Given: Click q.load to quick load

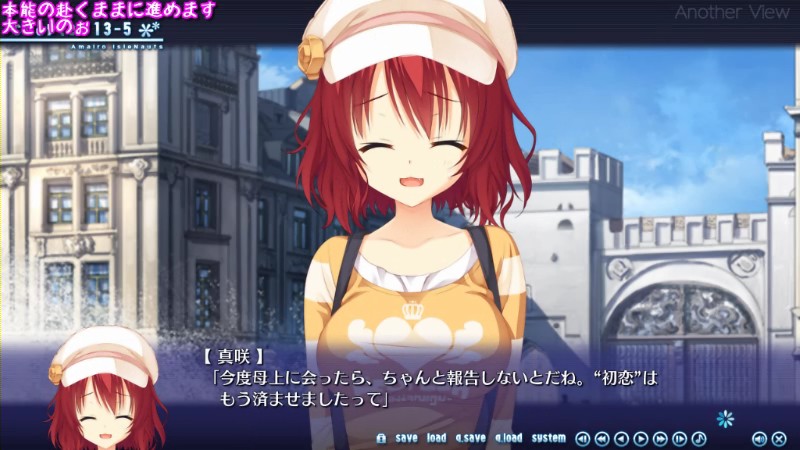Looking at the screenshot, I should [508, 438].
